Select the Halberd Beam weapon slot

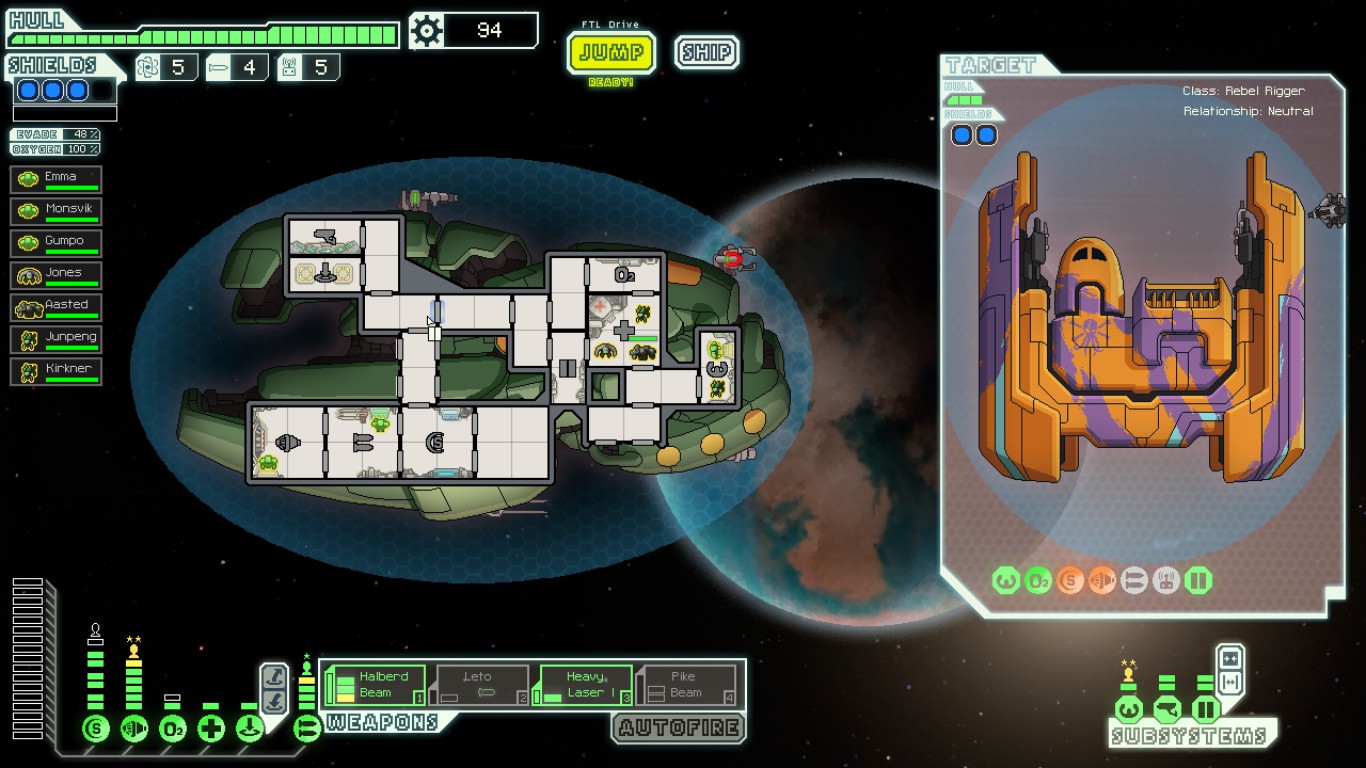click(376, 685)
